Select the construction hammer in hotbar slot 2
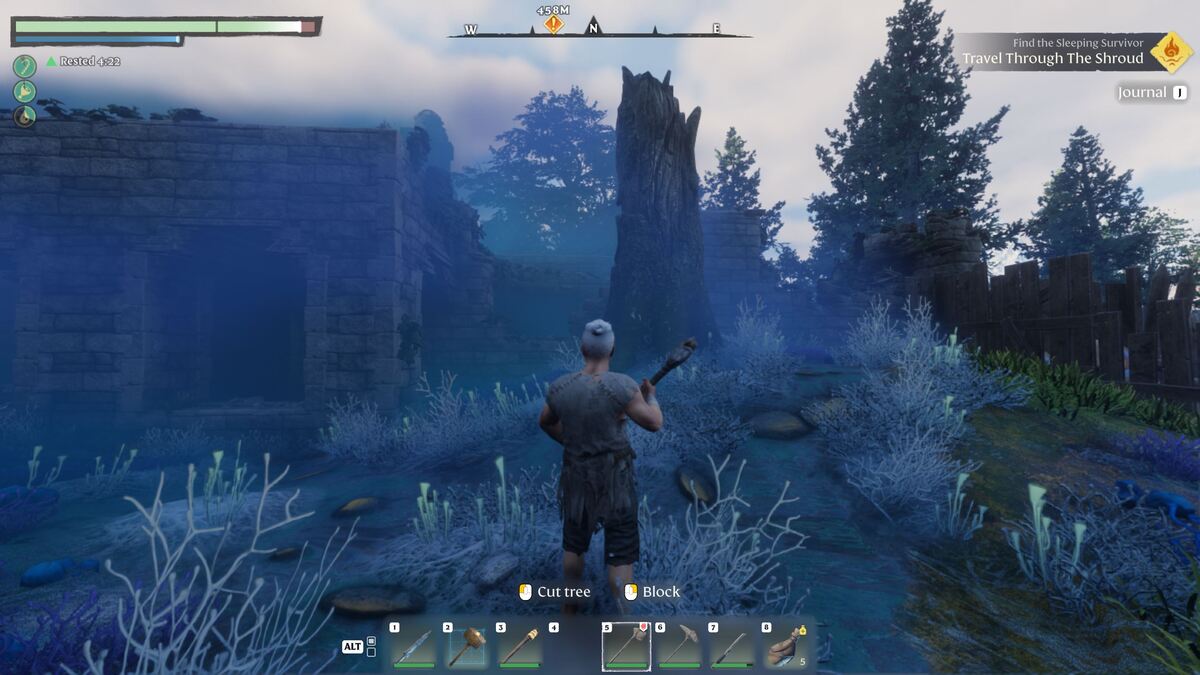The height and width of the screenshot is (675, 1200). click(x=467, y=646)
